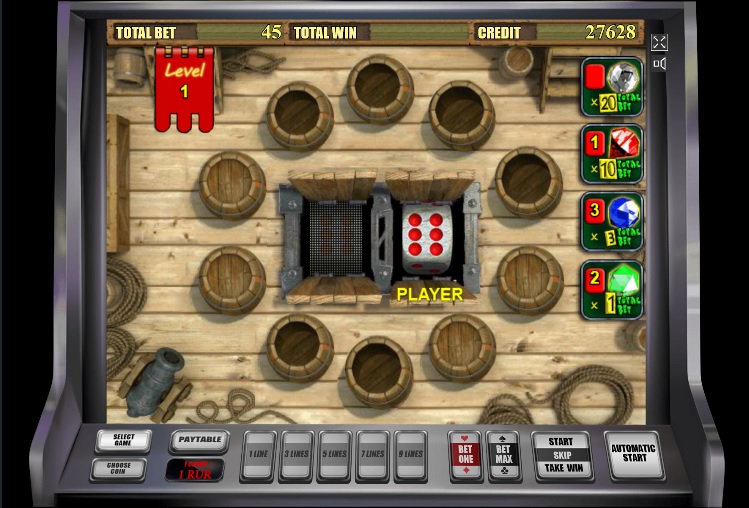Select the 1 Line button
Screen dimensions: 749x508
(x=259, y=455)
